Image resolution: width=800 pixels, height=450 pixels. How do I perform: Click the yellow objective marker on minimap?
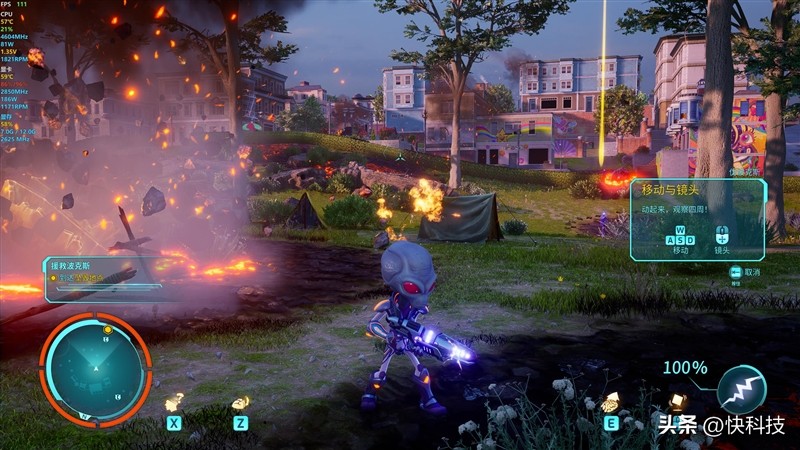(x=107, y=329)
